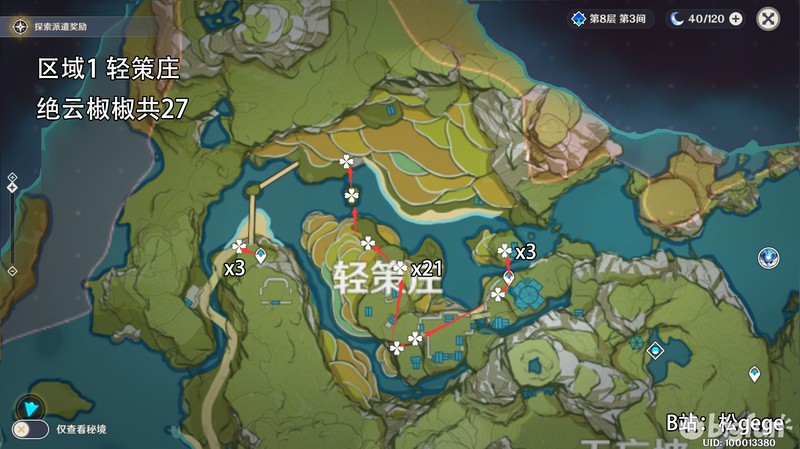This screenshot has height=449, width=800.
Task: Toggle the 仅查看秘境 domains-only switch
Action: (30, 429)
